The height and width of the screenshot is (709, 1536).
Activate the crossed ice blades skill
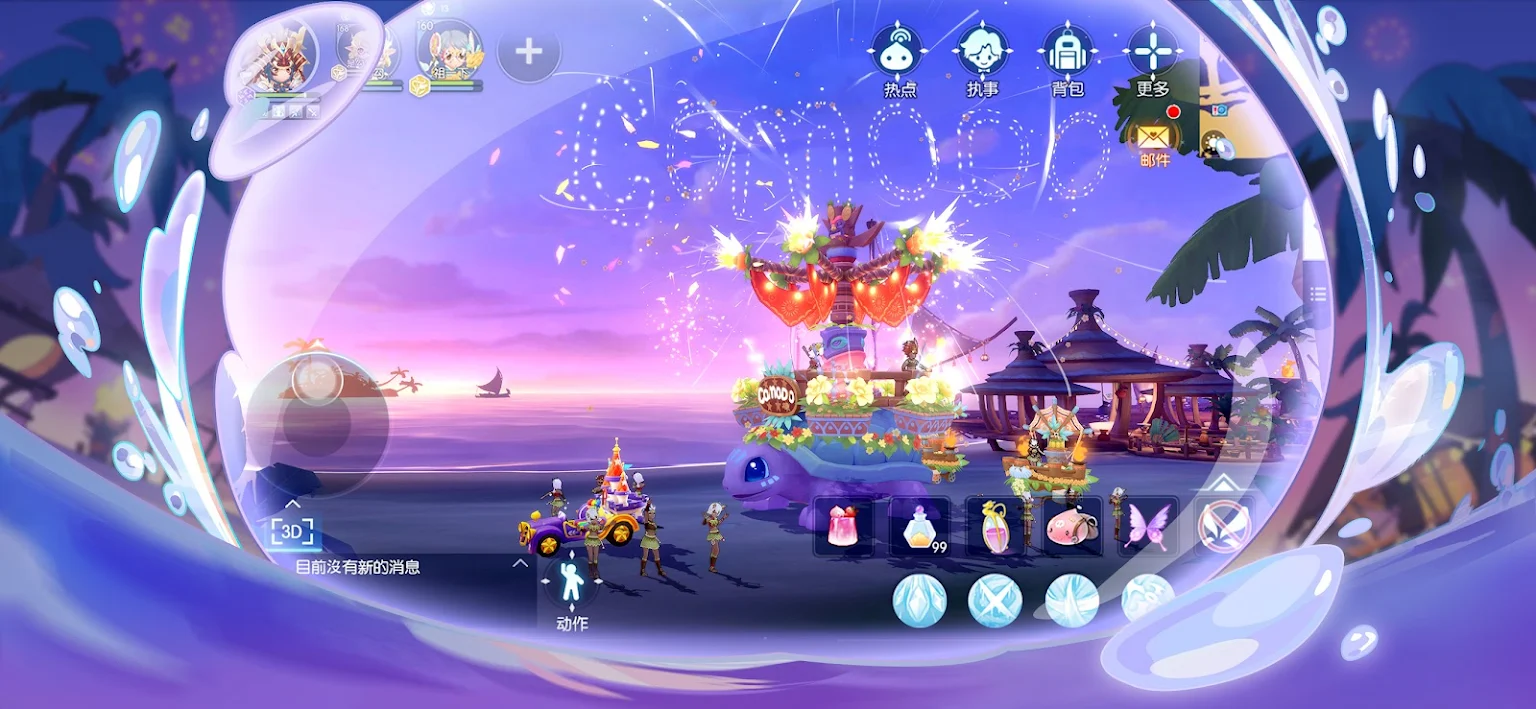click(x=995, y=600)
